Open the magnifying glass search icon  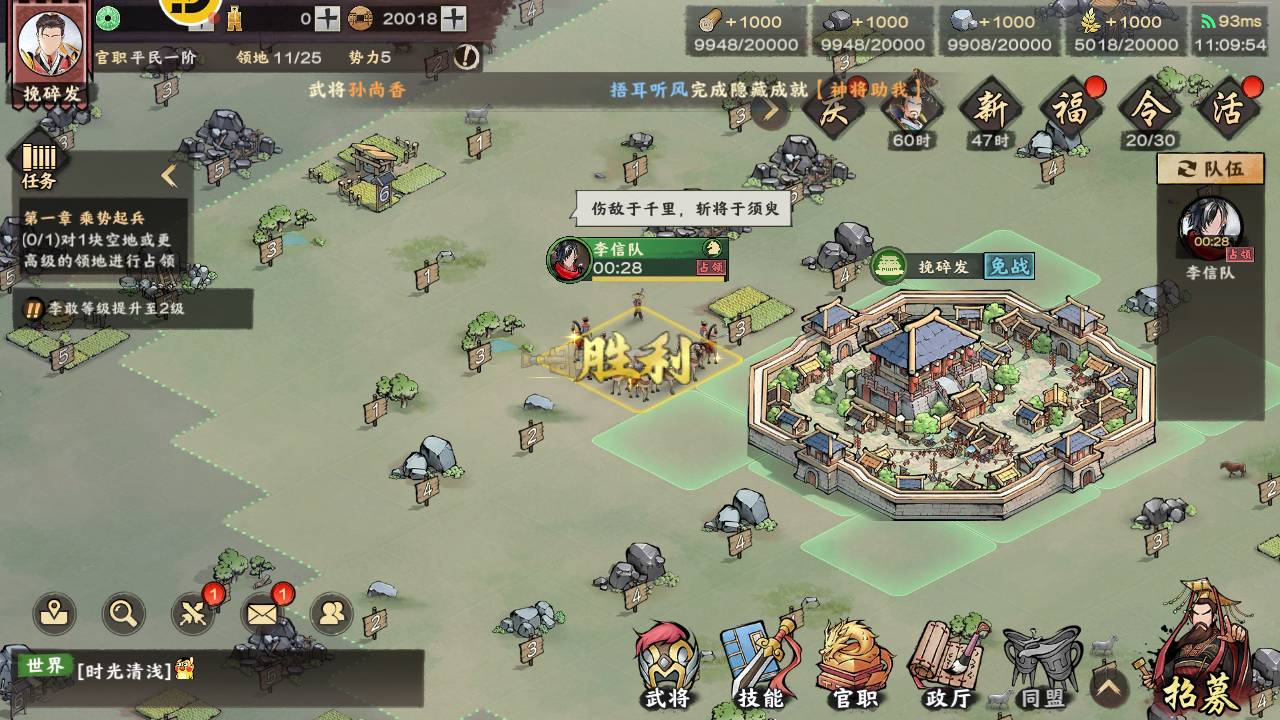123,613
